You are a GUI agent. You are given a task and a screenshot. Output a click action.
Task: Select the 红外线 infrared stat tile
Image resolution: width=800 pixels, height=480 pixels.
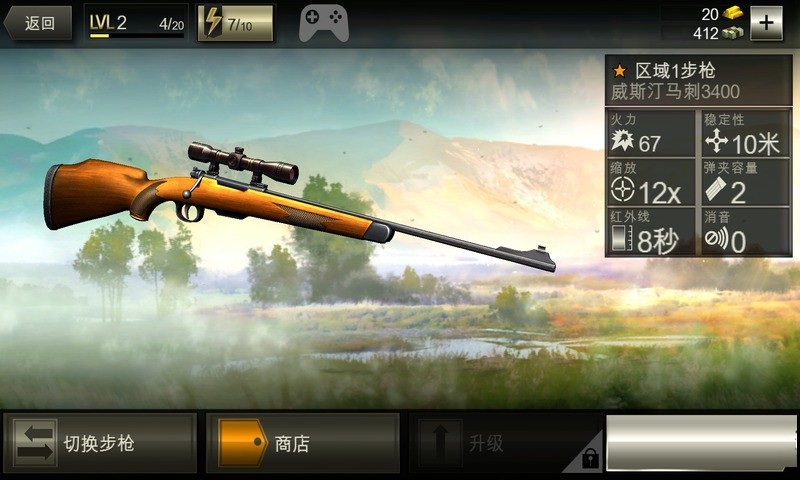(650, 232)
